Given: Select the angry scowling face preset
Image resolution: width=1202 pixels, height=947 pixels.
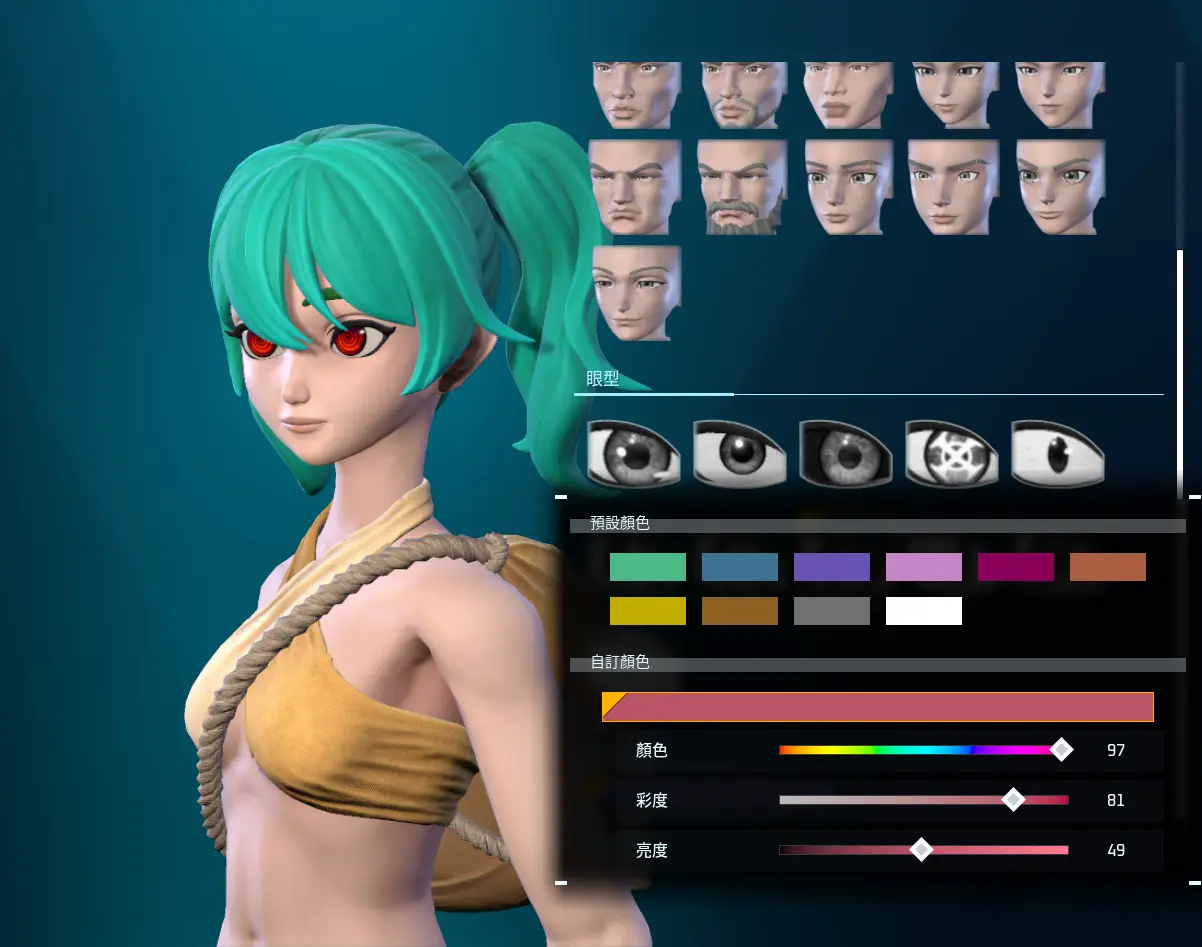Looking at the screenshot, I should (634, 187).
